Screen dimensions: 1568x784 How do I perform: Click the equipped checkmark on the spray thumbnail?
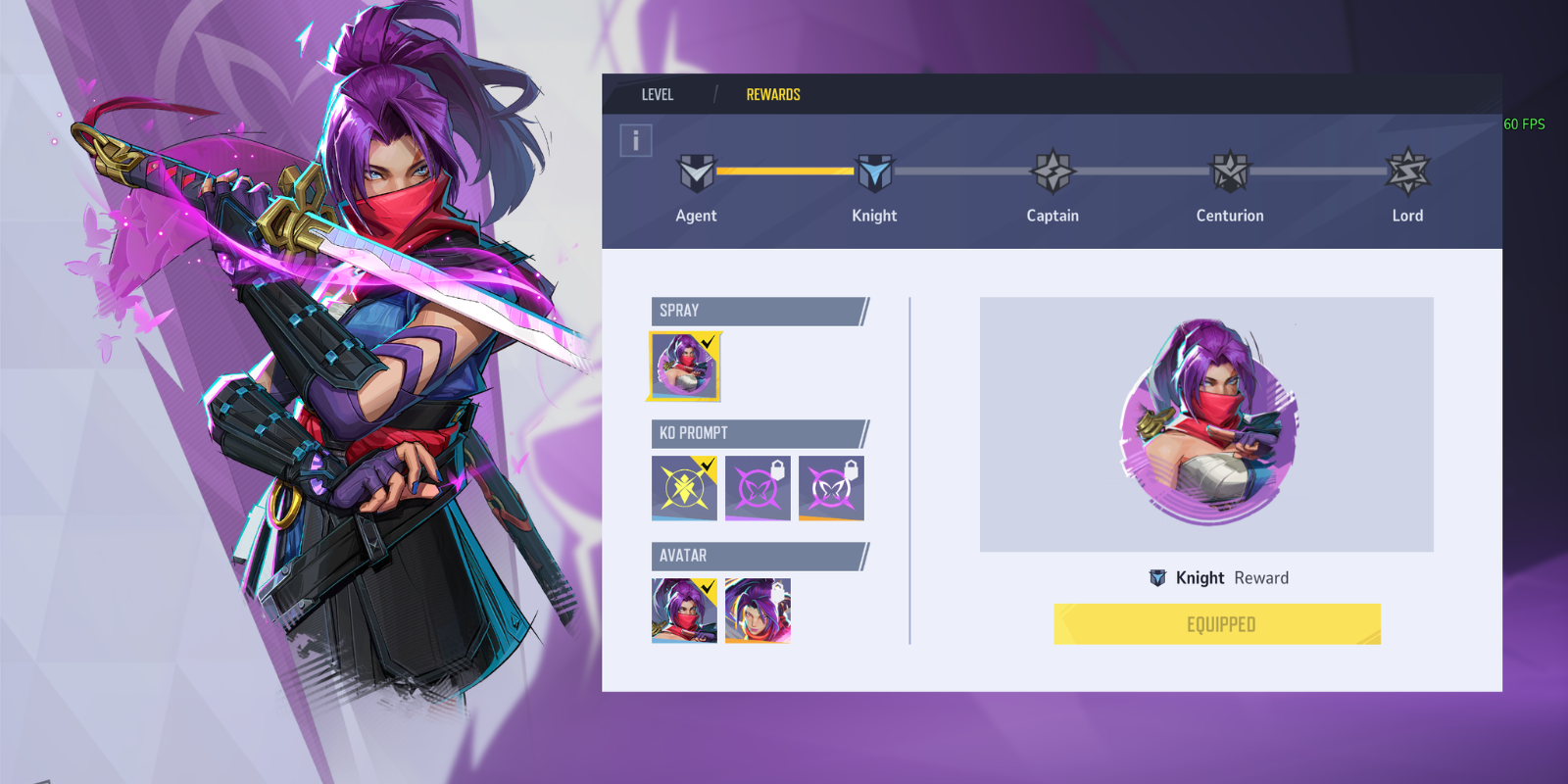tap(710, 343)
